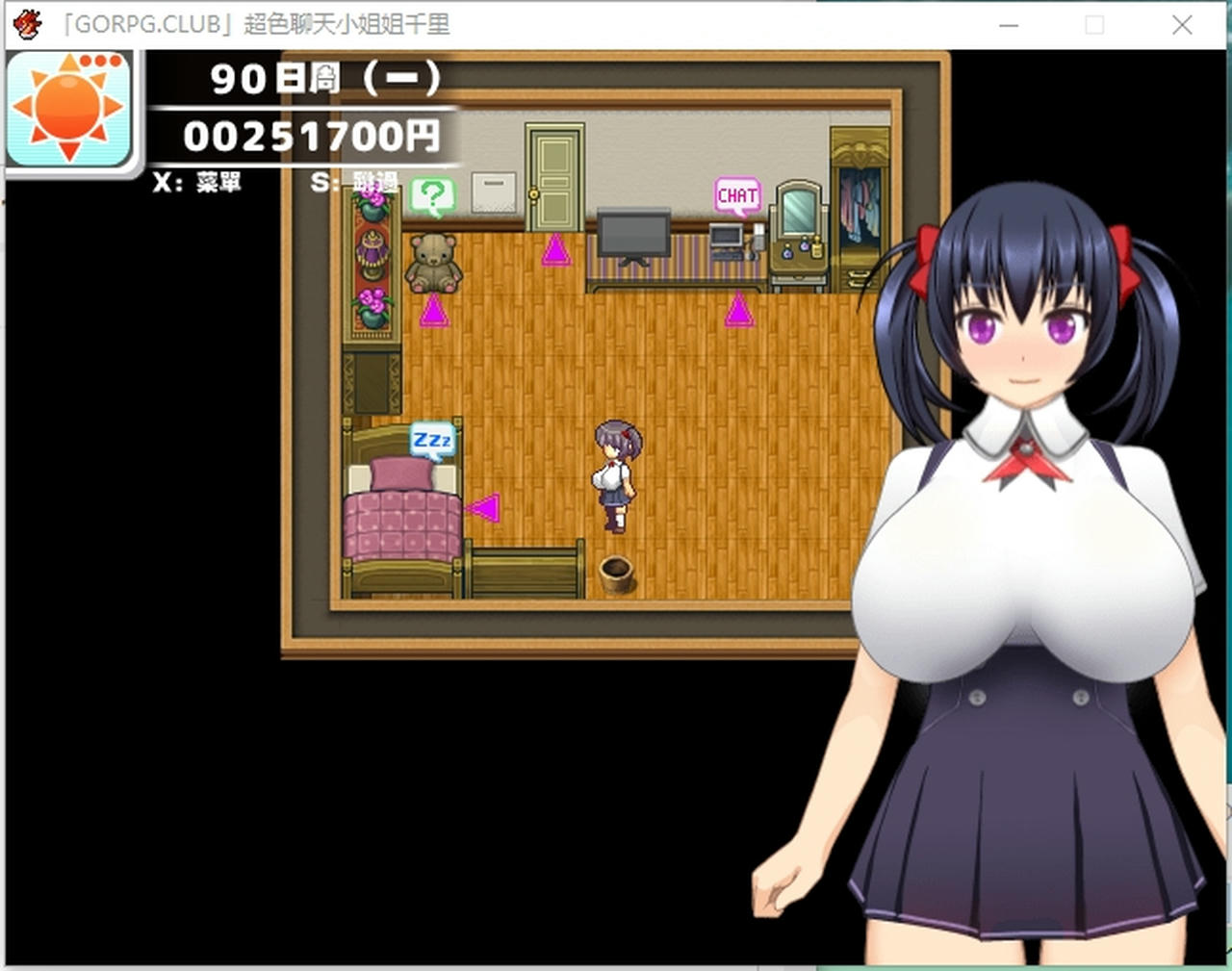Screen dimensions: 1232x971
Task: Select the pink triangle marker near the teddy bear
Action: pyautogui.click(x=434, y=312)
